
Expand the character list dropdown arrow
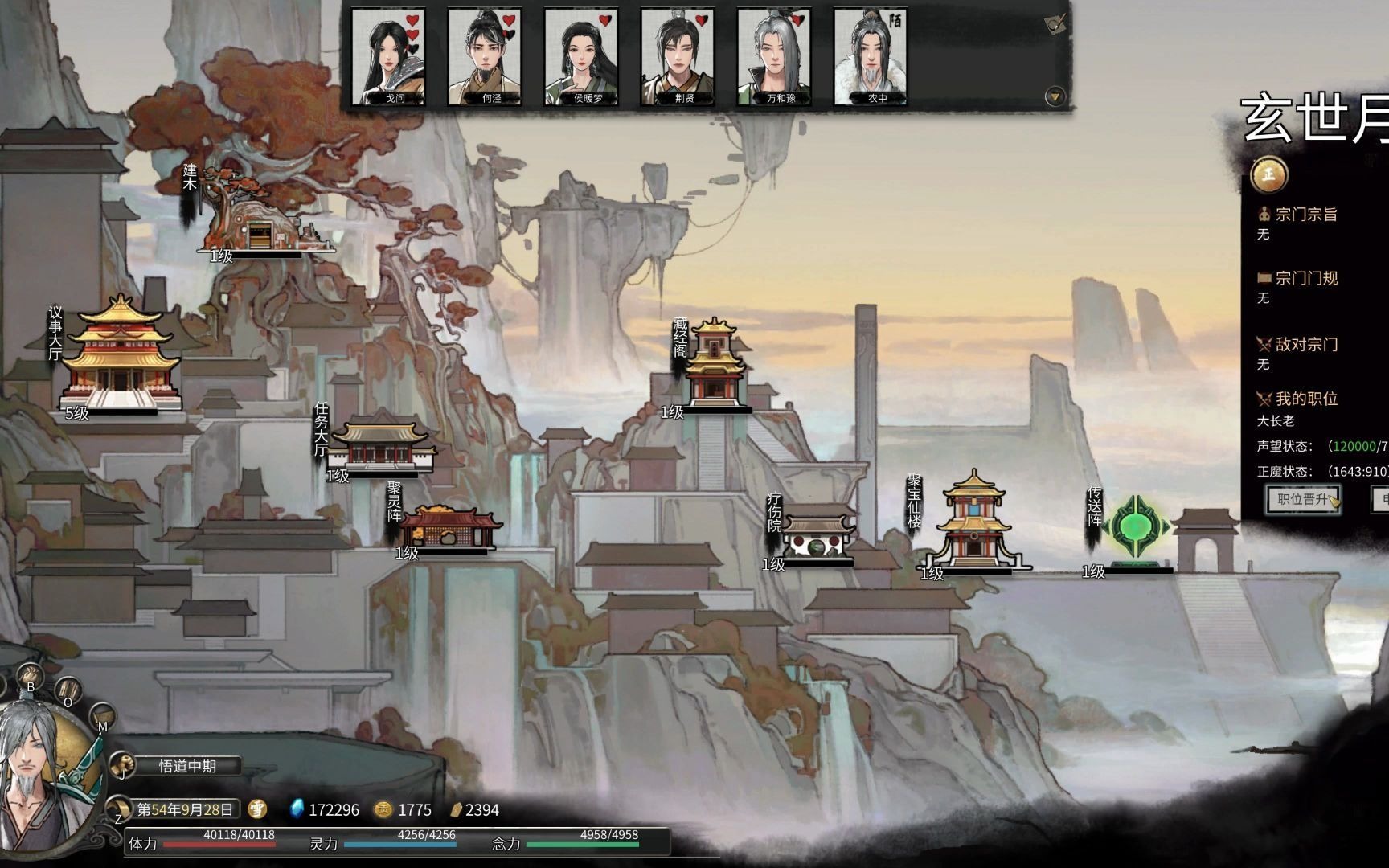click(1055, 97)
